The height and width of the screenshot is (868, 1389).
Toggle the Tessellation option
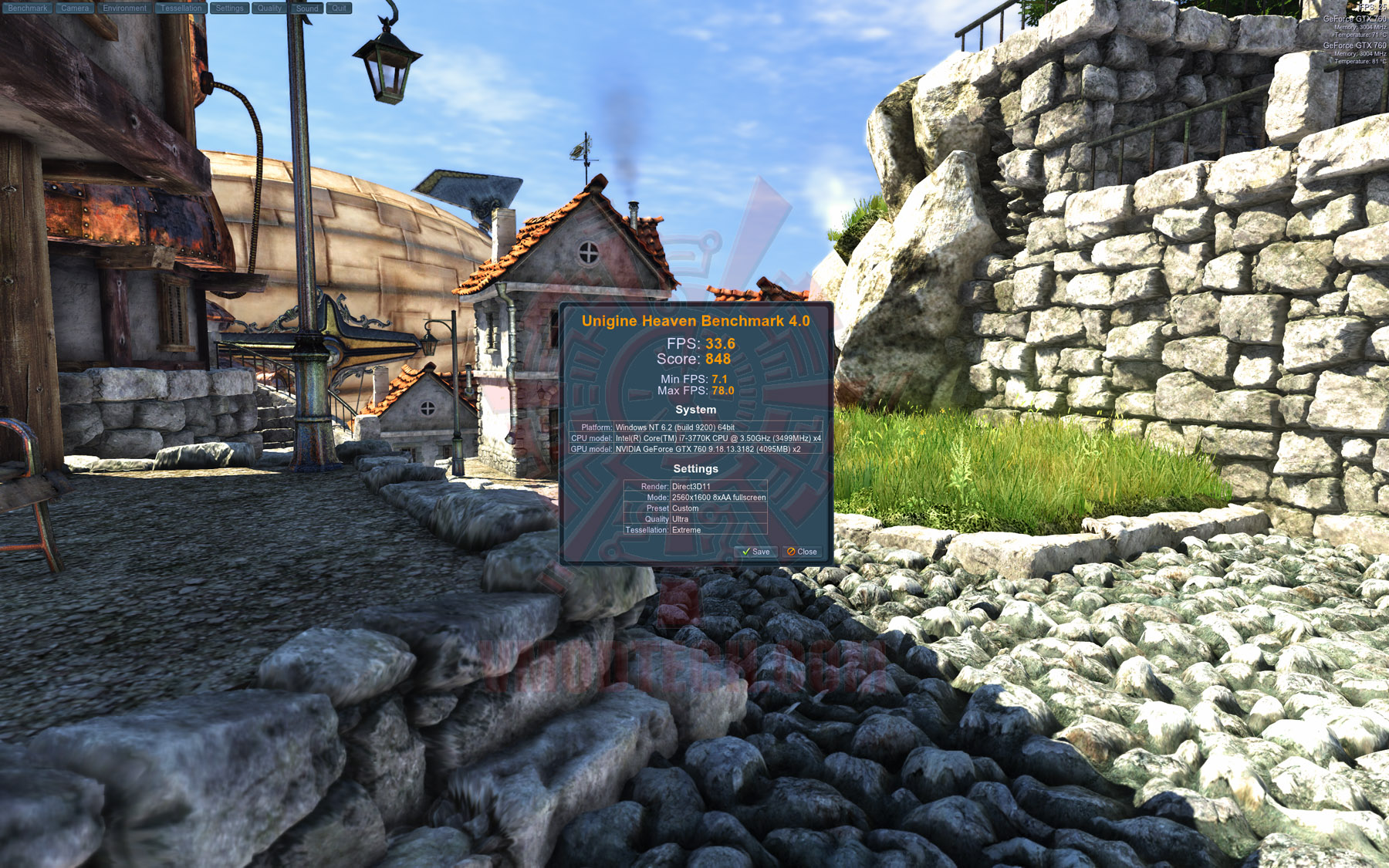181,8
